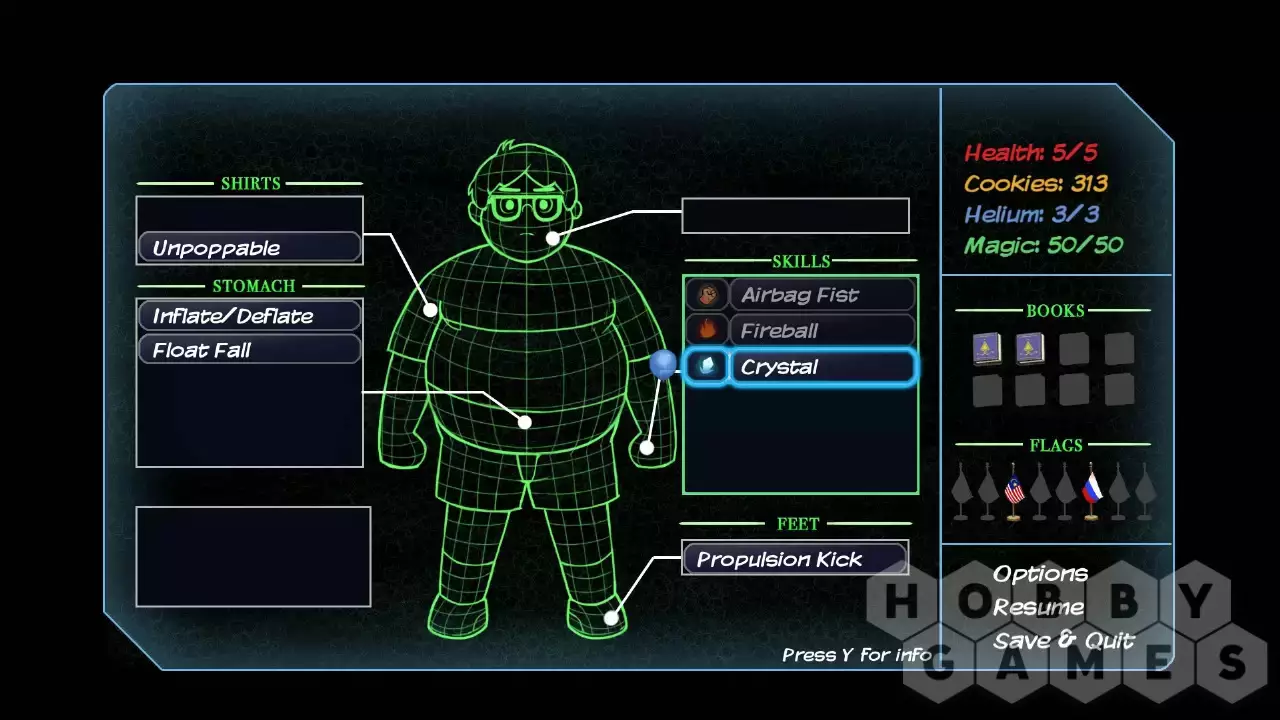Select the Propulsion Kick feet ability
The width and height of the screenshot is (1280, 720).
pos(794,559)
